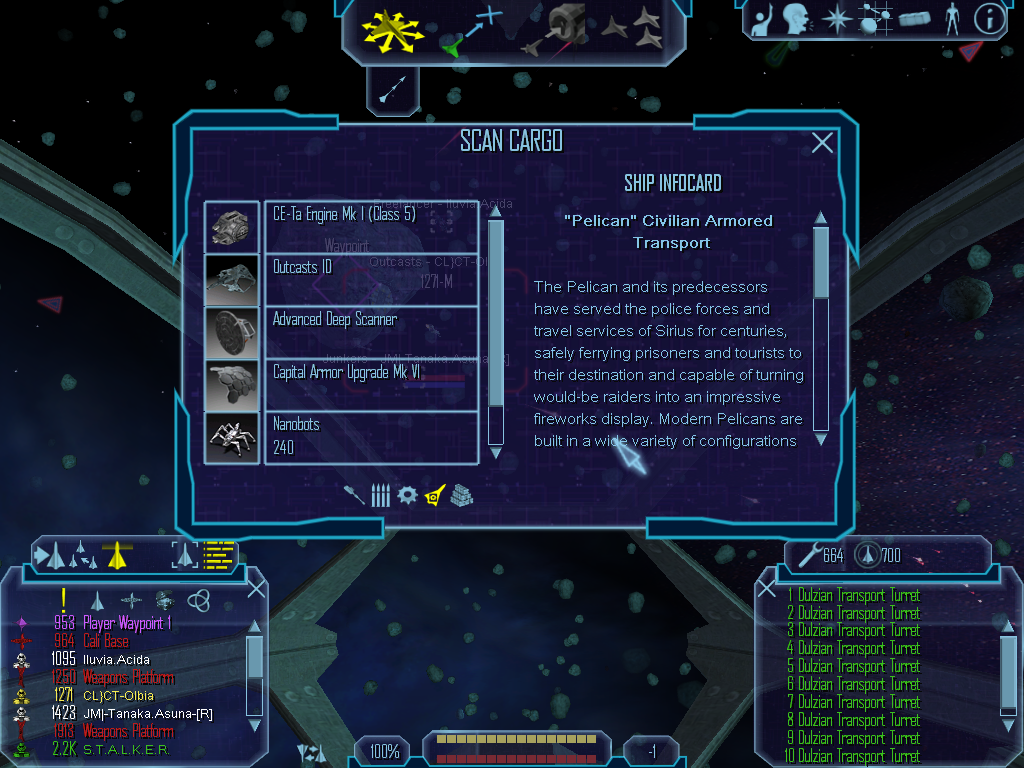Viewport: 1024px width, 768px height.
Task: Select Capital Armor Upgrade Mk VI row
Action: coord(371,384)
